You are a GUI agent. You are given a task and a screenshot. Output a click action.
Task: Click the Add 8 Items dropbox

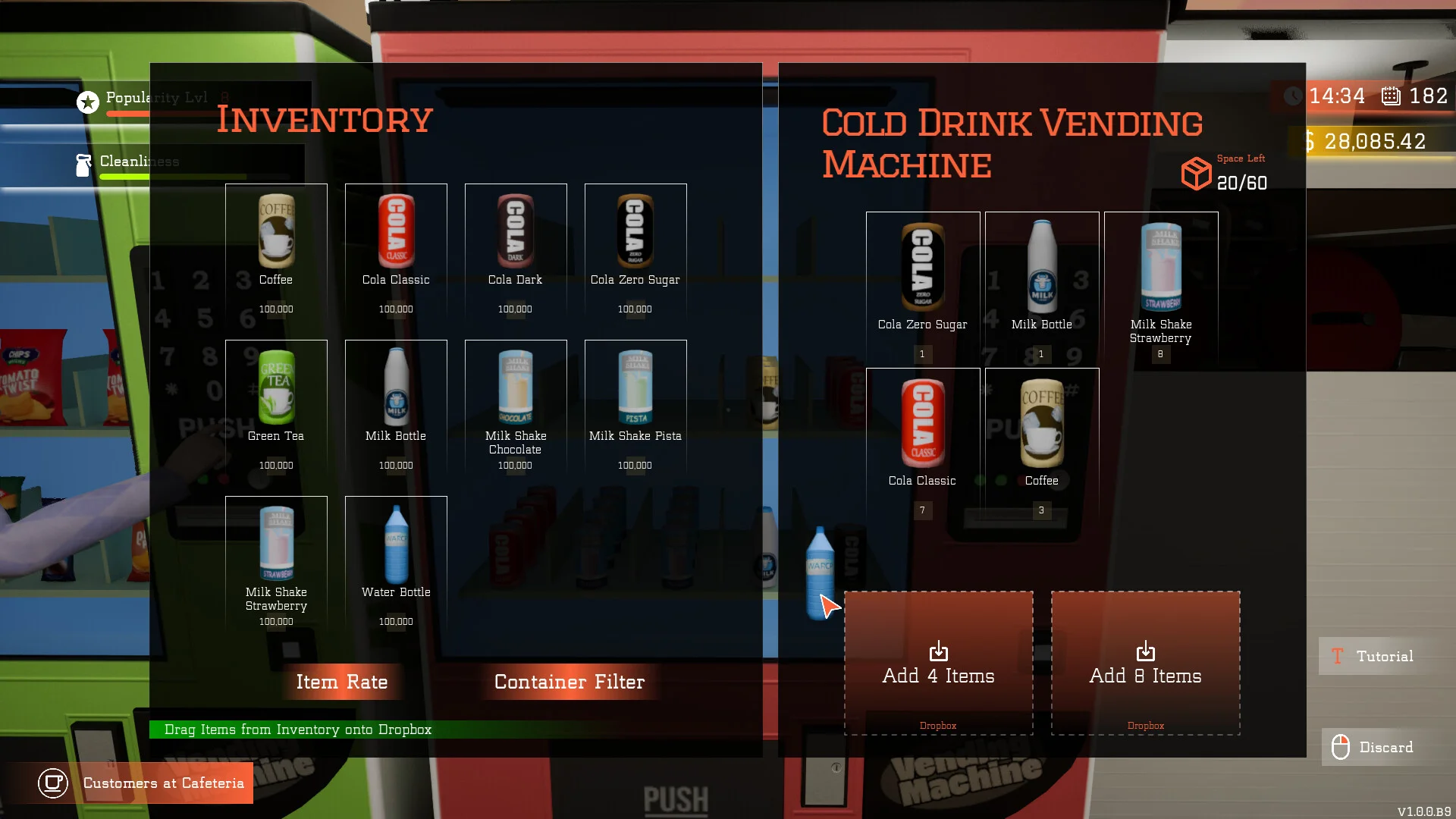(1145, 663)
